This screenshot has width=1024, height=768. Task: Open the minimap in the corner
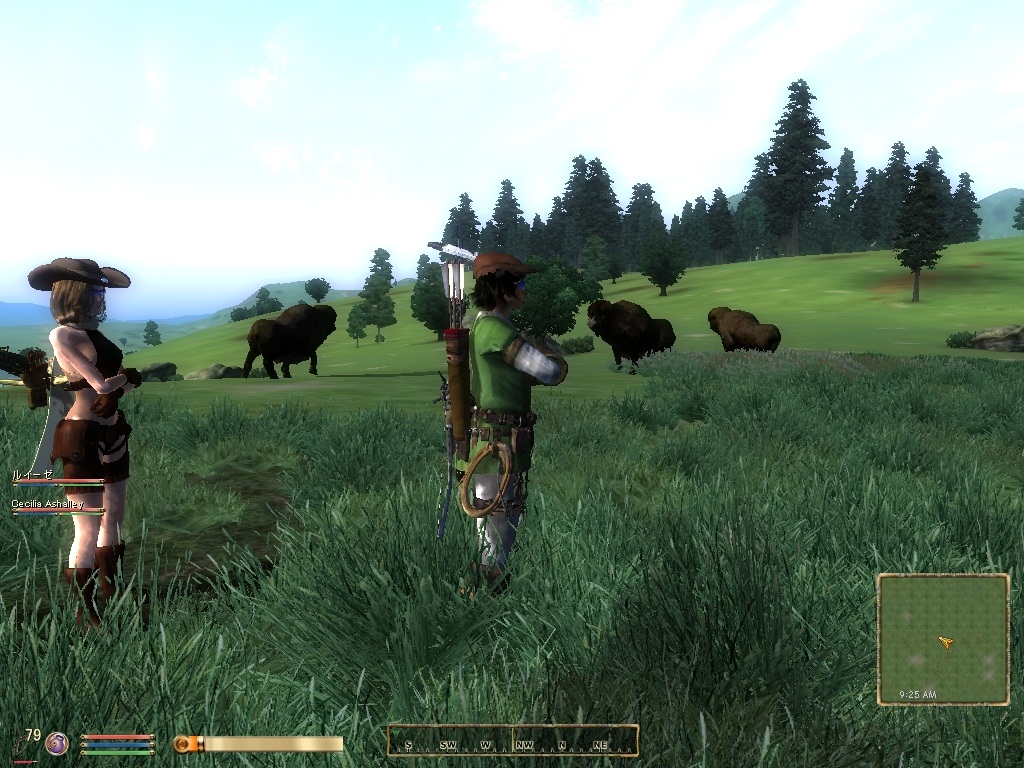(943, 639)
